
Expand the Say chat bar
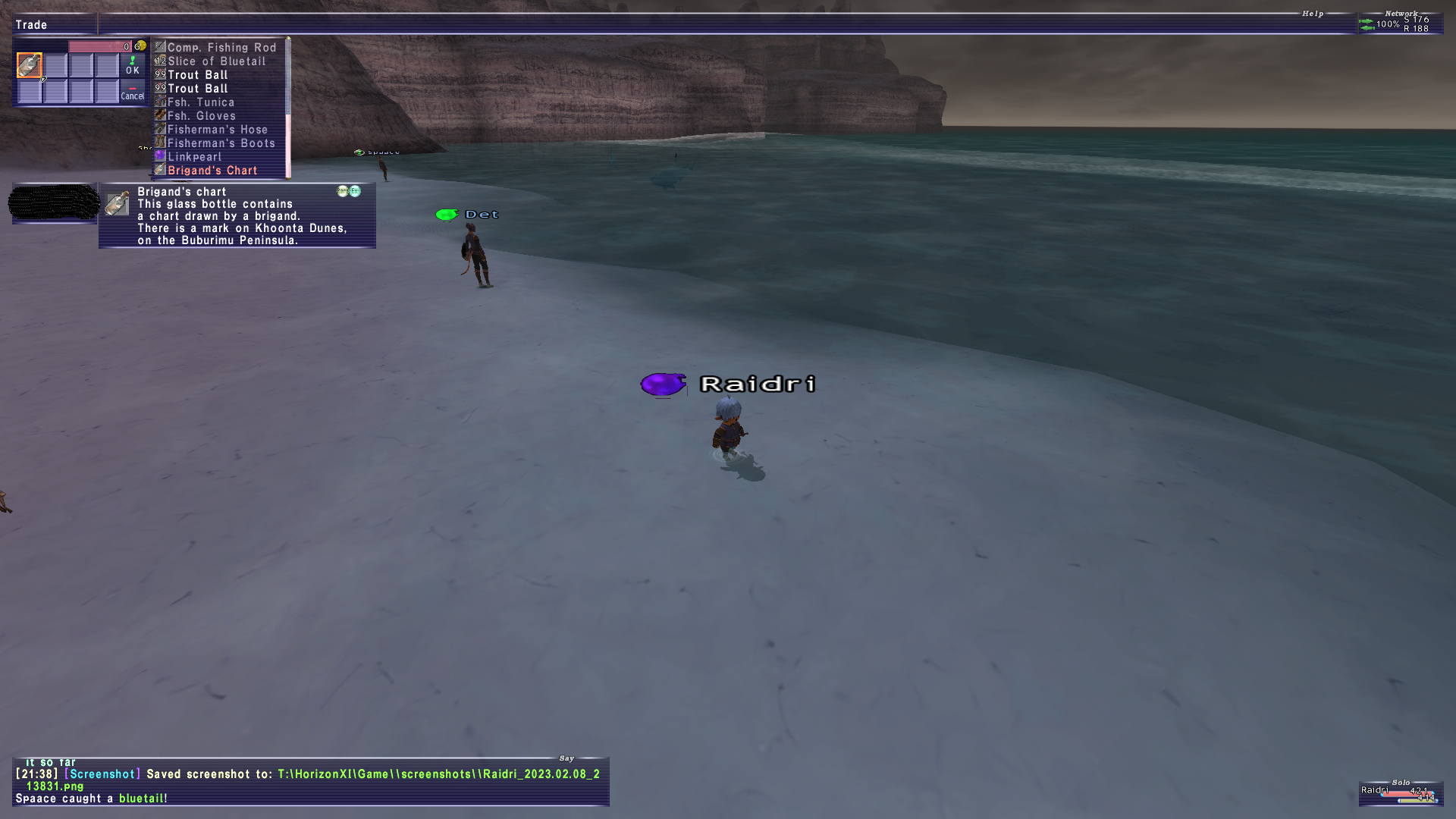(566, 758)
